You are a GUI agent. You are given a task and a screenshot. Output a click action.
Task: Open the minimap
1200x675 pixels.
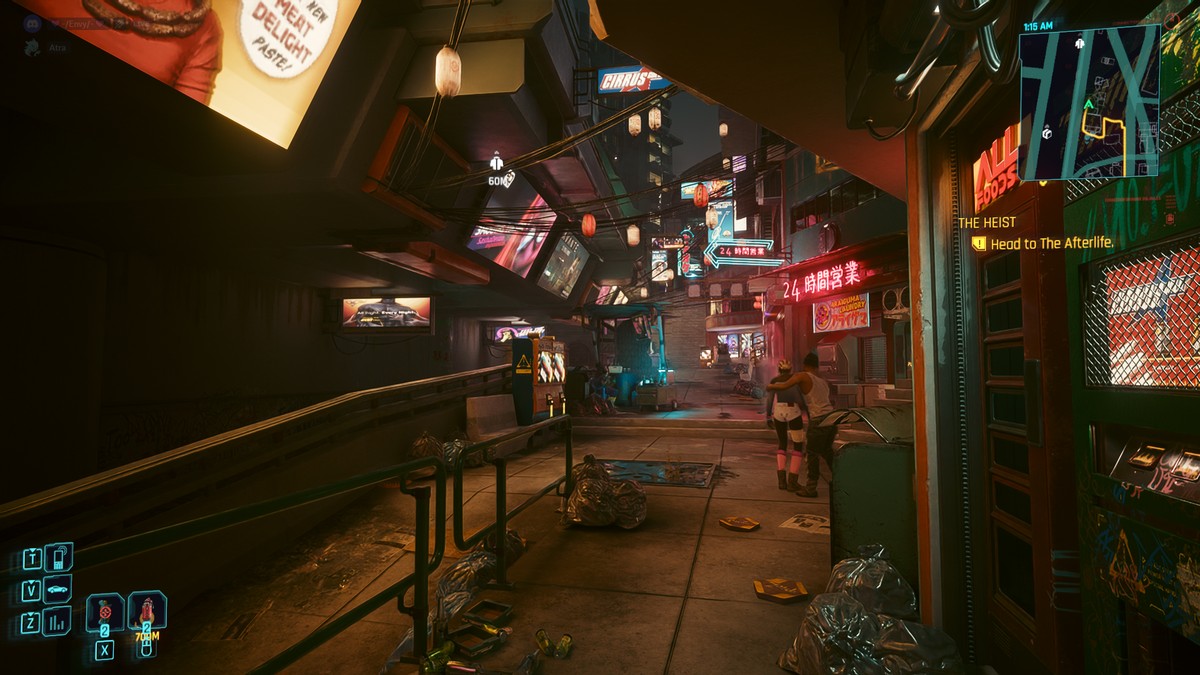pos(1089,102)
